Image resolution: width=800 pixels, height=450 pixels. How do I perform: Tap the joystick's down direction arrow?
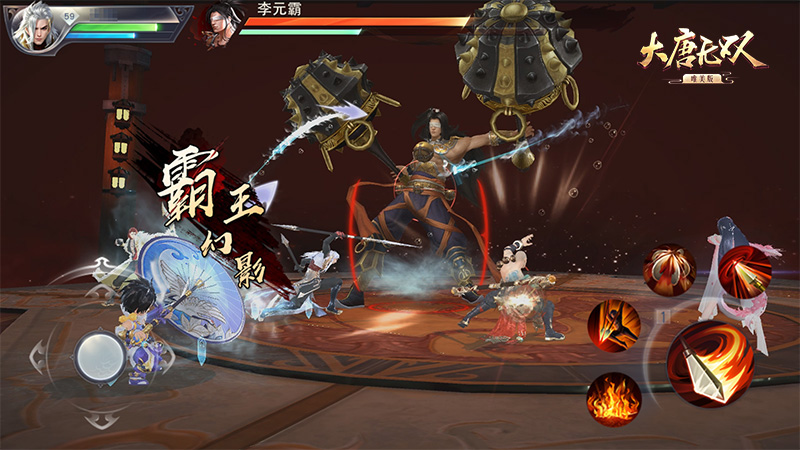[100, 416]
